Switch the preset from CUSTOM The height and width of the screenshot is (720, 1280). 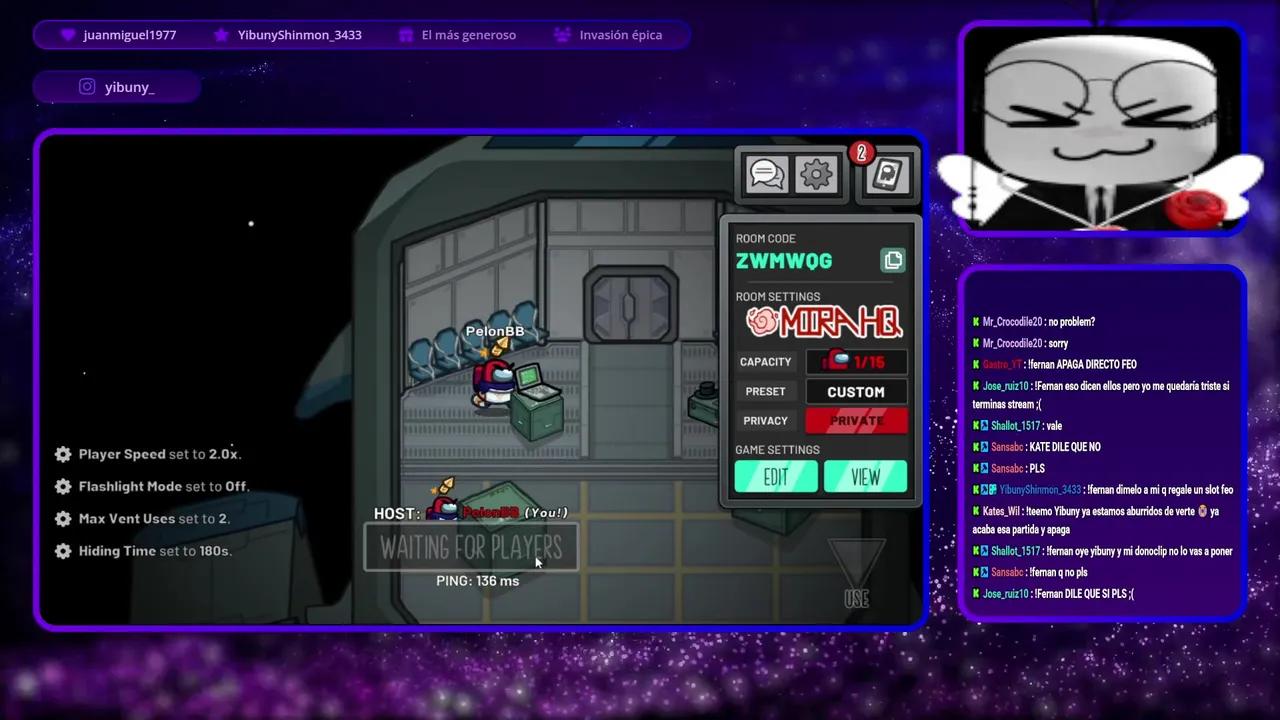pyautogui.click(x=856, y=391)
